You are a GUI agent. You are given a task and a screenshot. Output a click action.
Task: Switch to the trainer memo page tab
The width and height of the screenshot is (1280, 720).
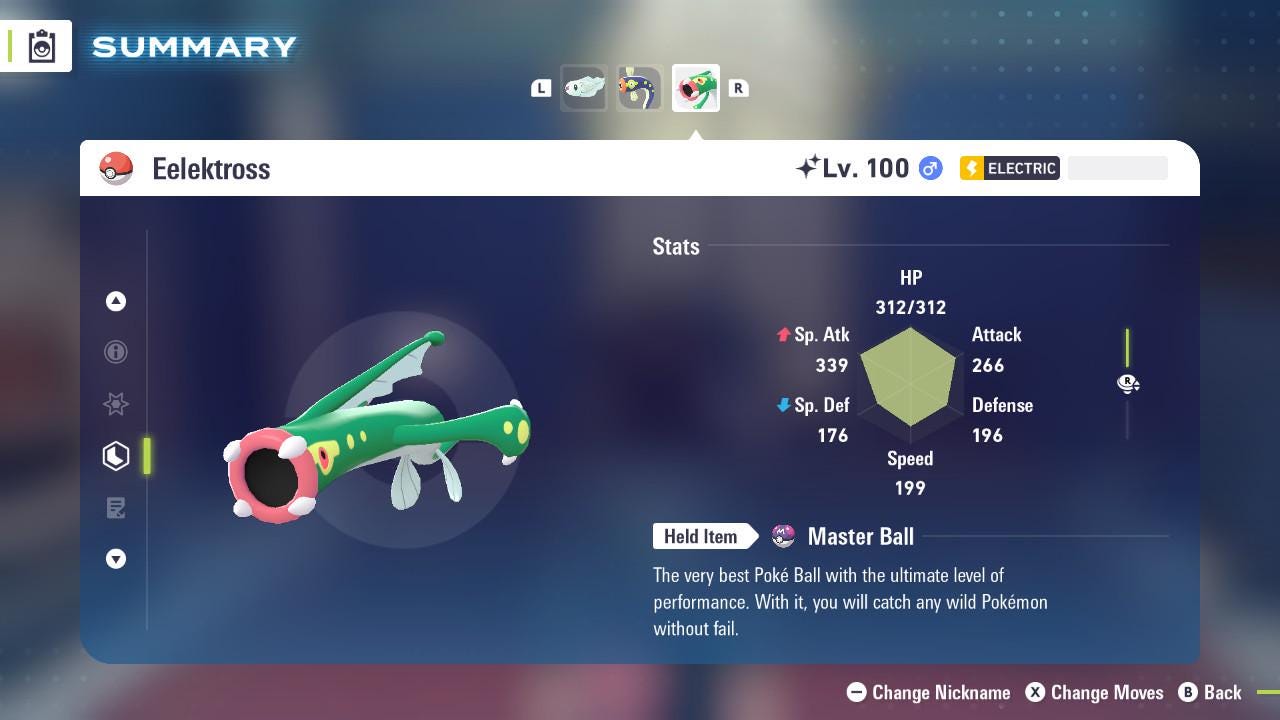point(116,508)
